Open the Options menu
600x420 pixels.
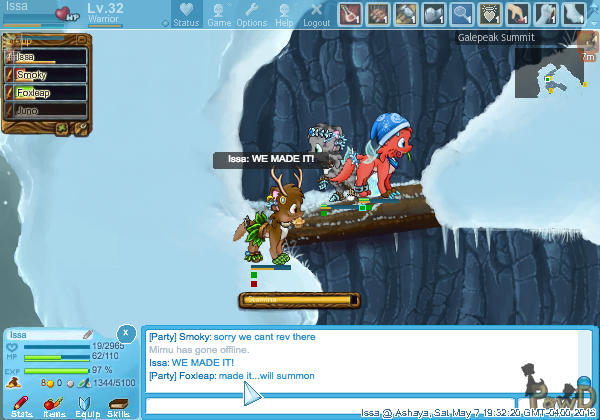251,14
